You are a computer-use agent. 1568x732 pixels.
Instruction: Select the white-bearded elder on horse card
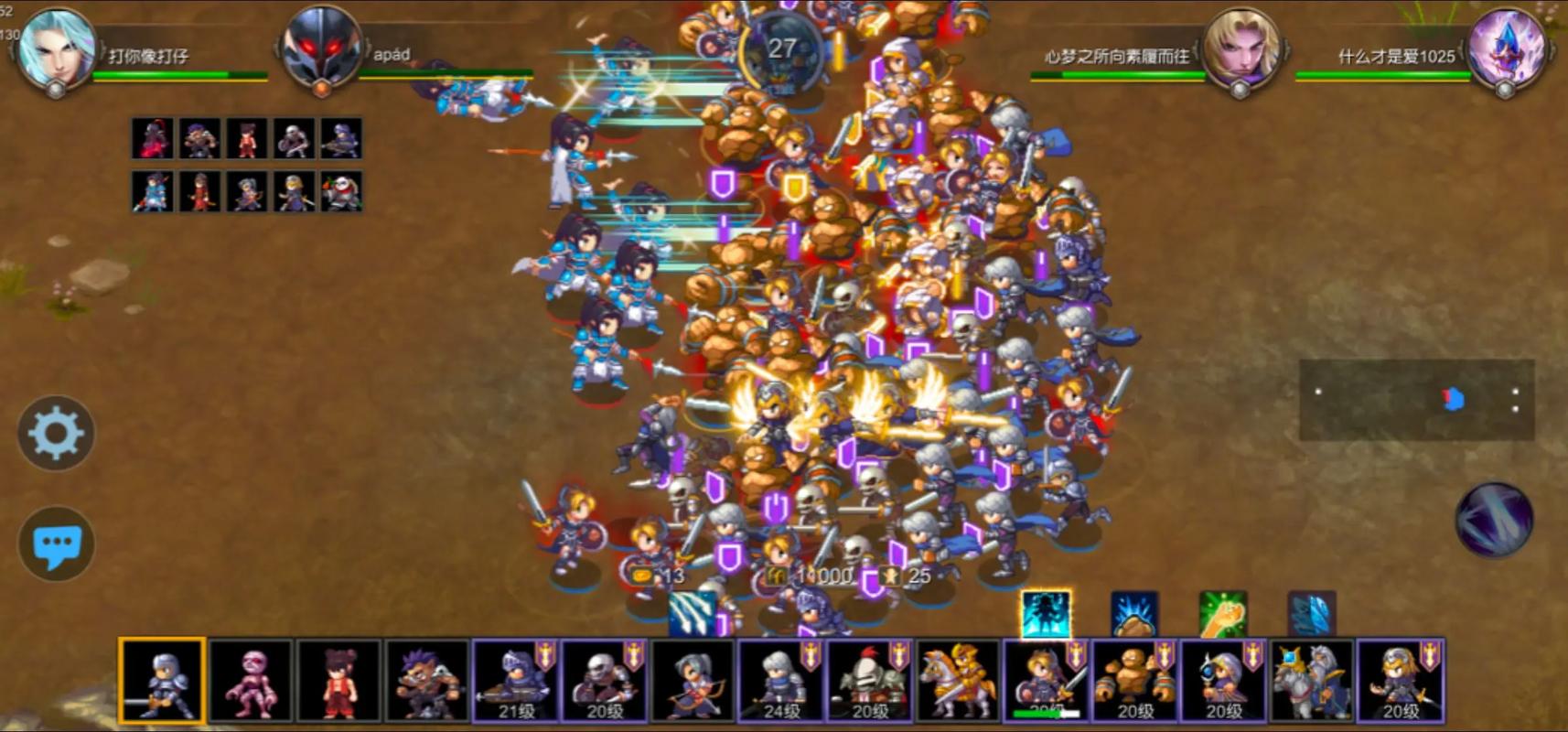click(x=1311, y=682)
